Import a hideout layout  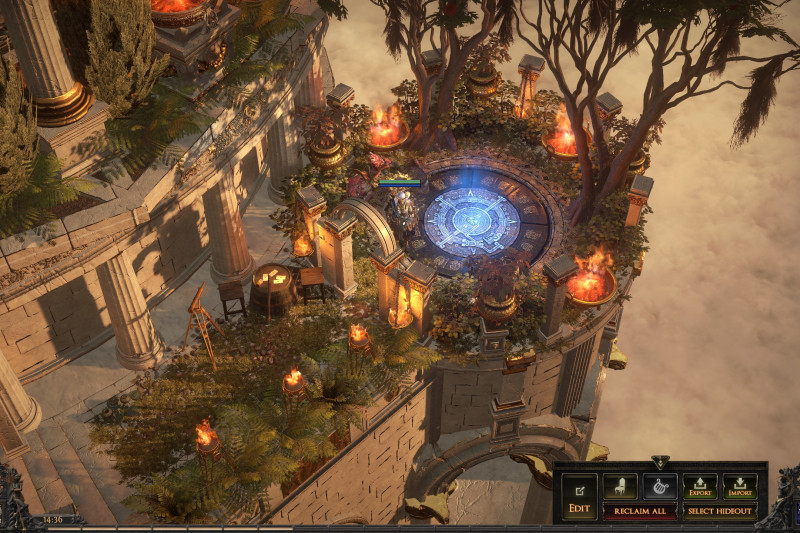coord(740,486)
